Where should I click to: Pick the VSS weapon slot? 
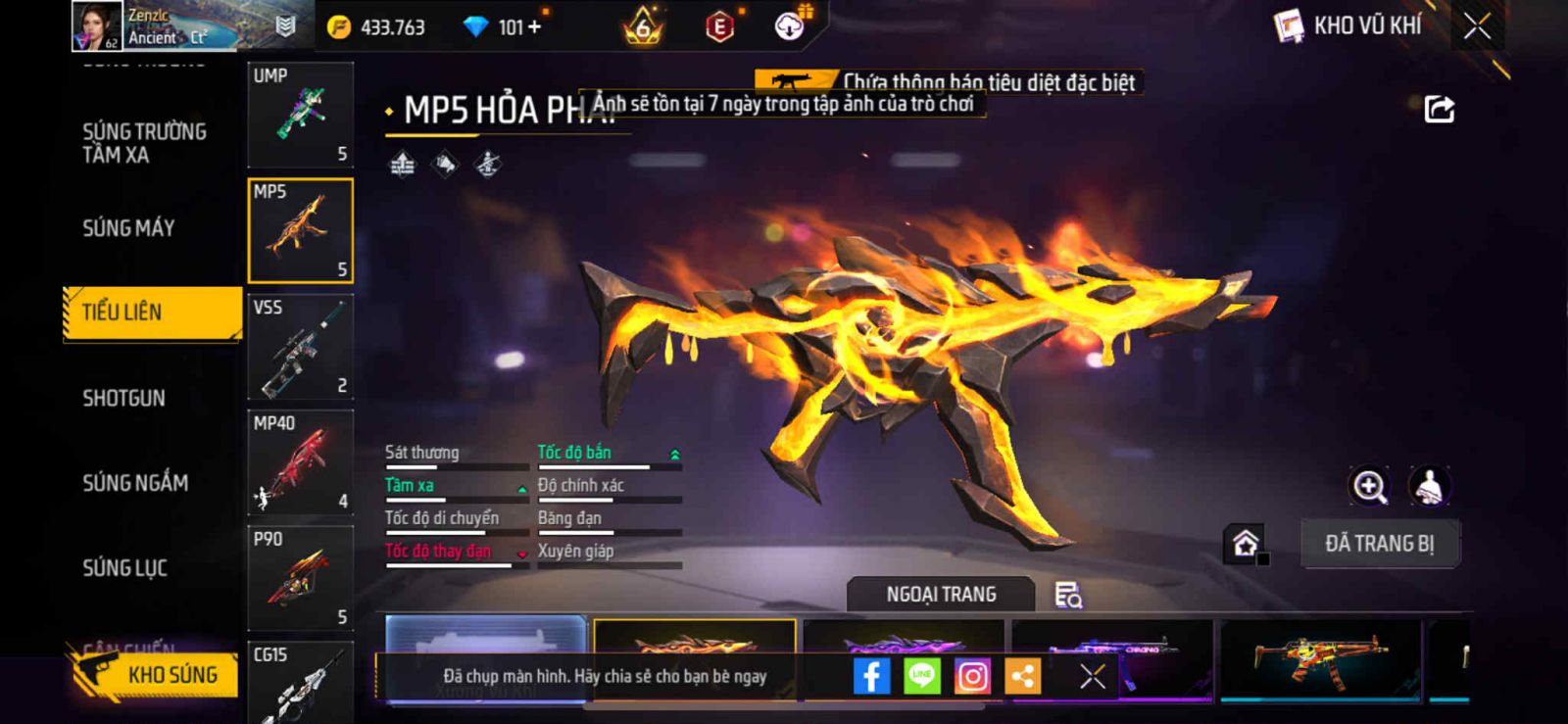coord(300,347)
